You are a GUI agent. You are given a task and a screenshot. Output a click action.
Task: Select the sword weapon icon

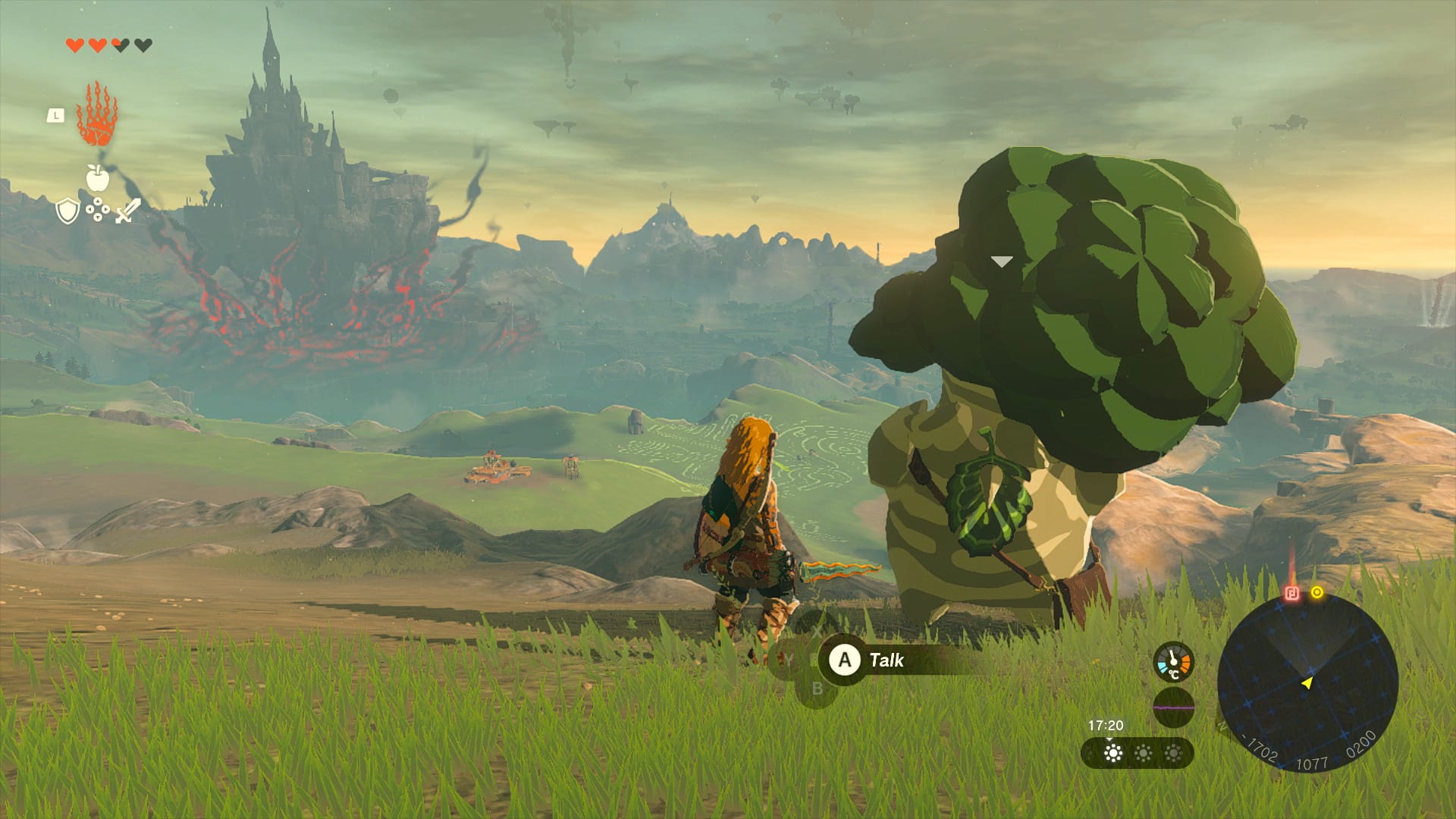(x=128, y=211)
